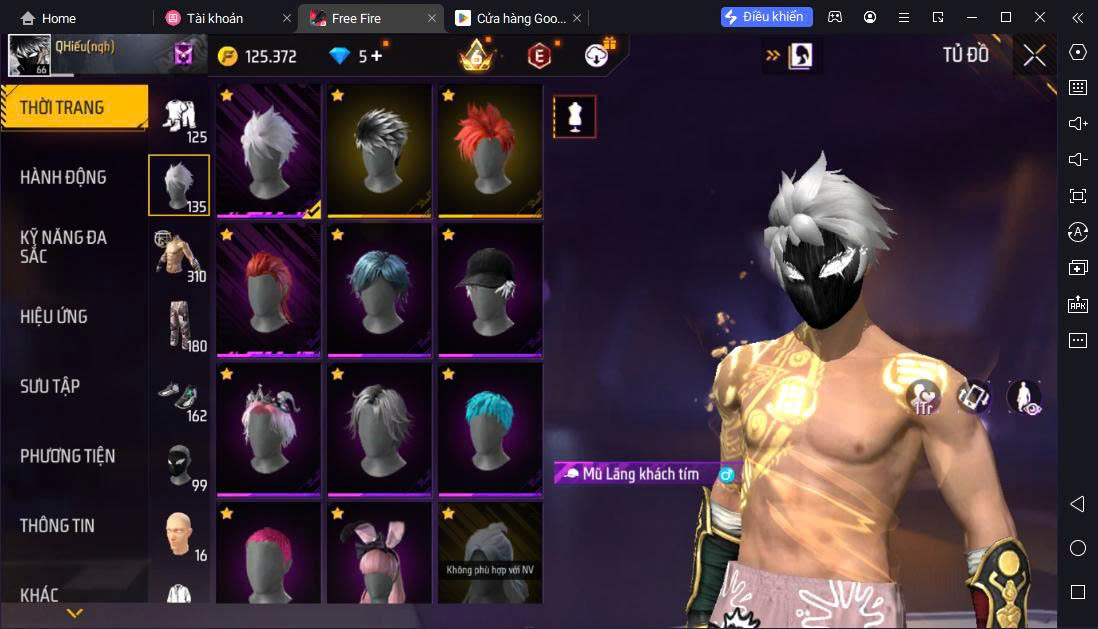The image size is (1098, 629).
Task: Select the THỜI TRANG tab
Action: [62, 107]
